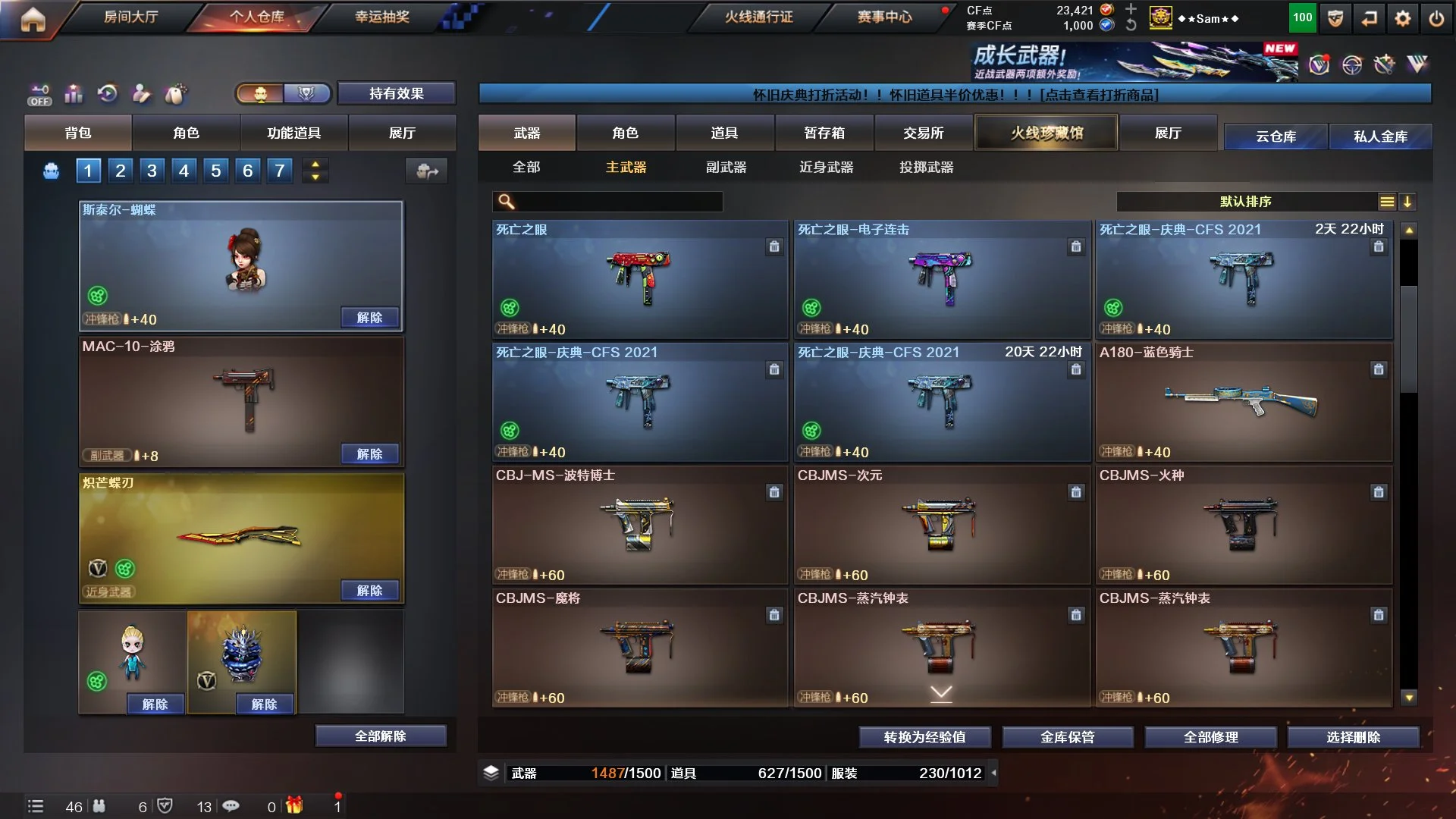Click 全部解除 to unequip everything

pos(380,736)
